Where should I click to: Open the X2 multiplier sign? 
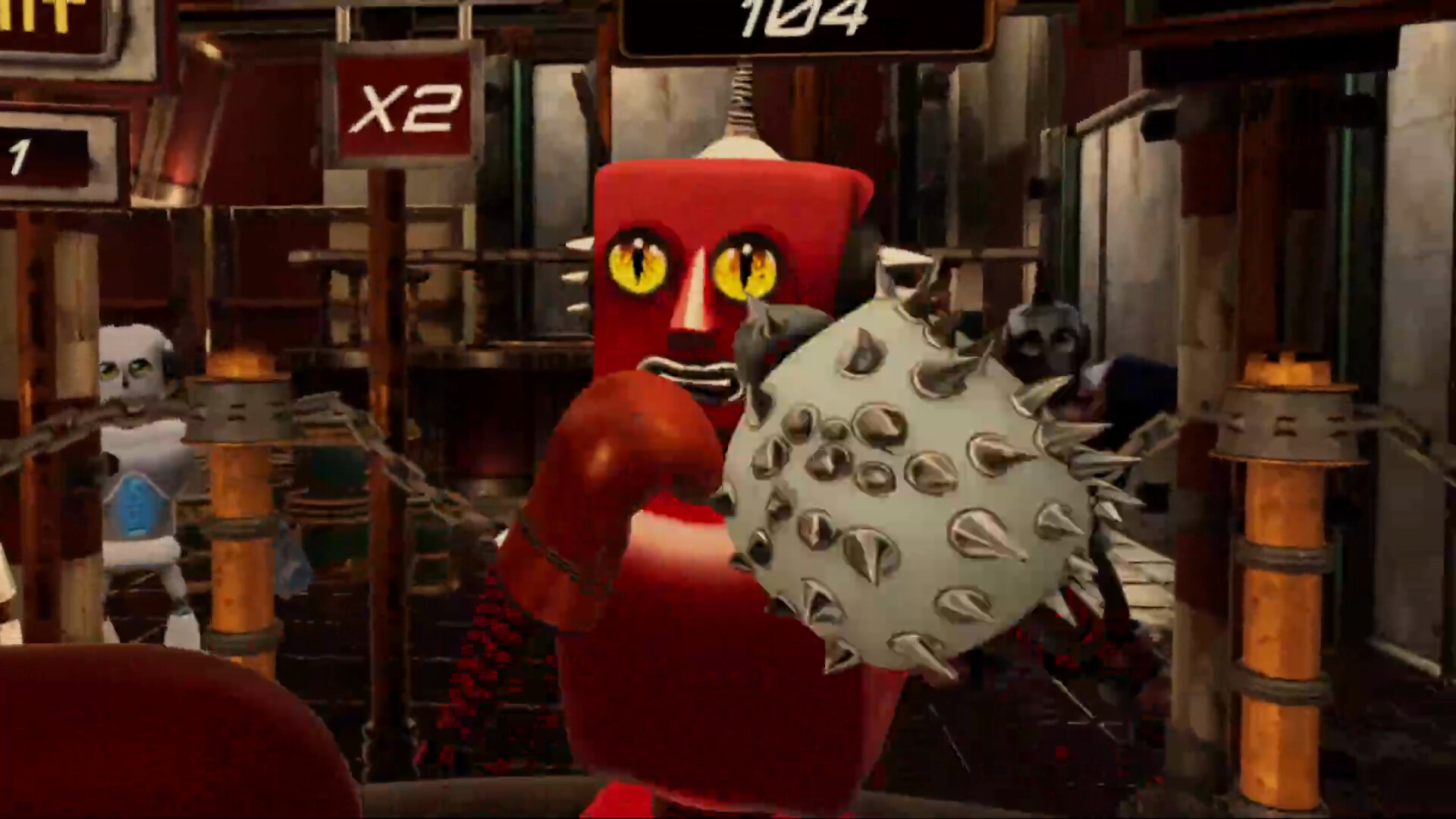(x=406, y=106)
